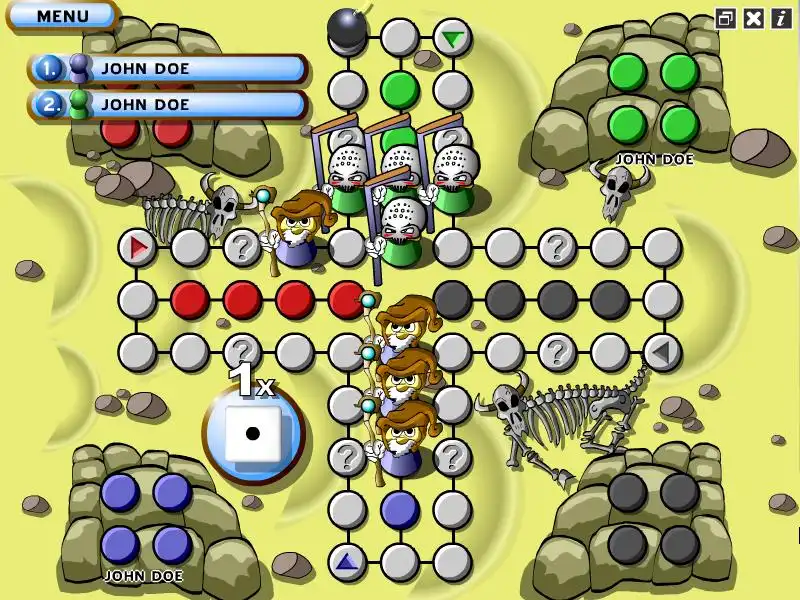This screenshot has width=800, height=600.
Task: Roll the white dice
Action: coord(252,434)
